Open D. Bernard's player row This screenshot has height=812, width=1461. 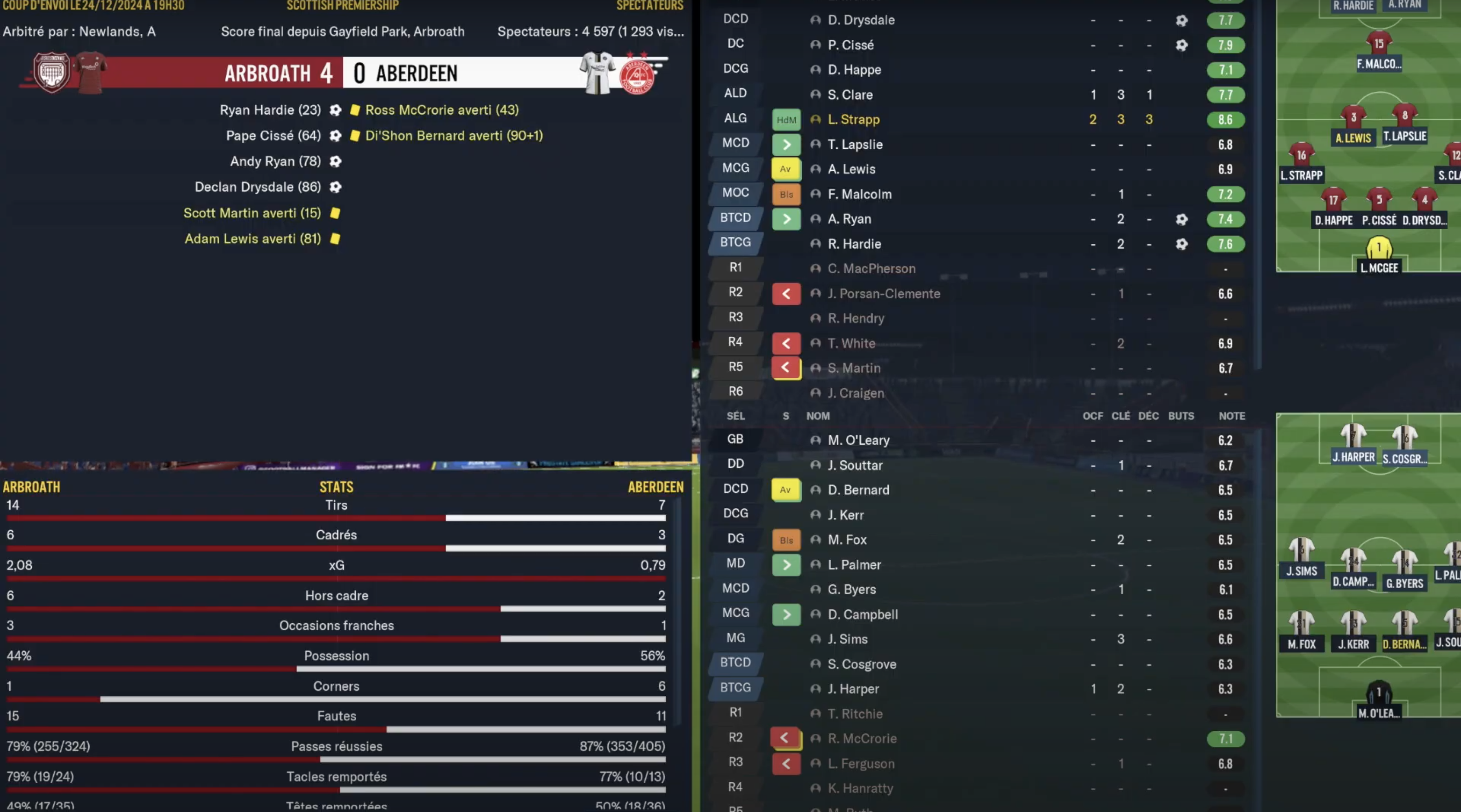pos(858,490)
